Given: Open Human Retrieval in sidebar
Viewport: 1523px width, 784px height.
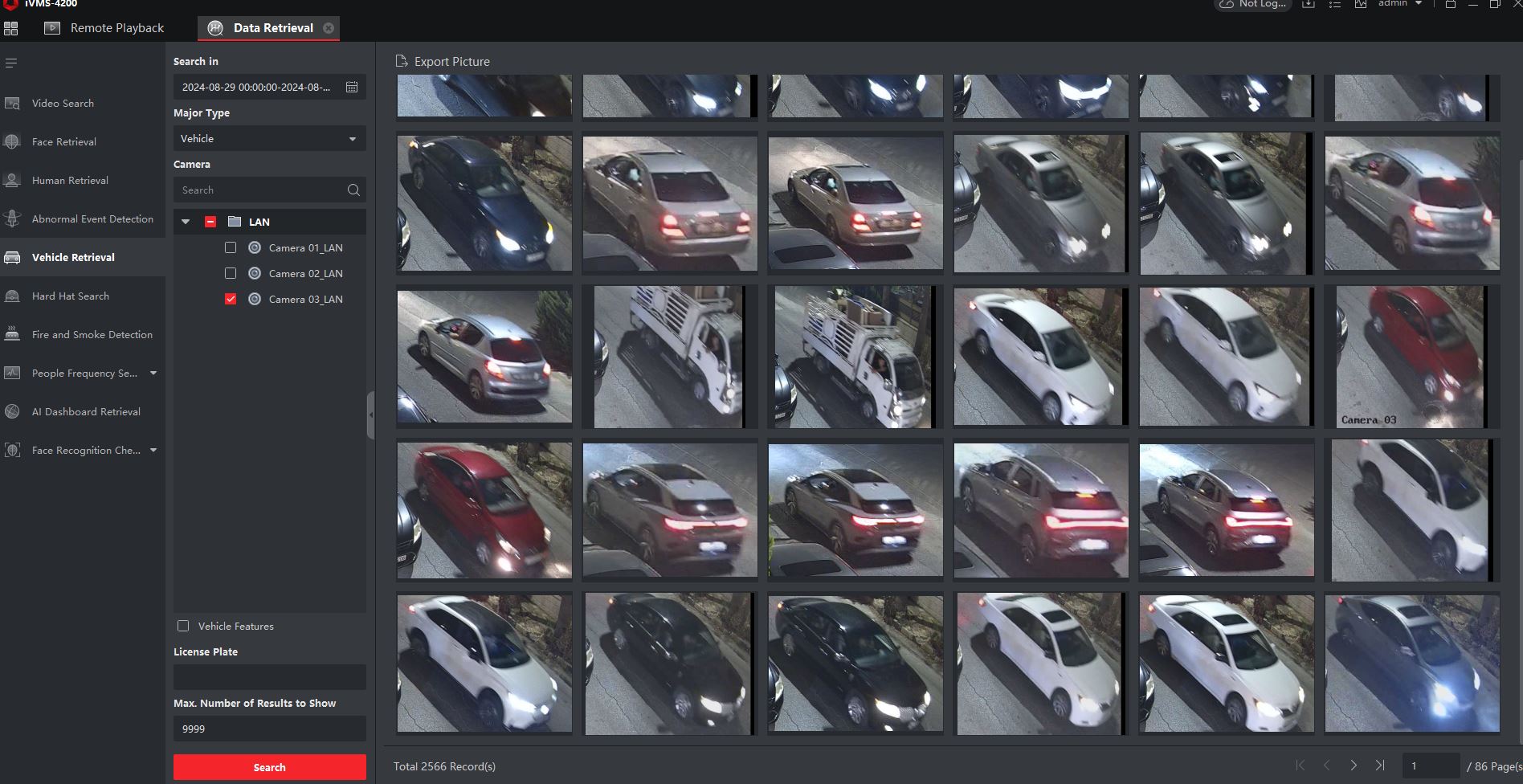Looking at the screenshot, I should coord(70,181).
